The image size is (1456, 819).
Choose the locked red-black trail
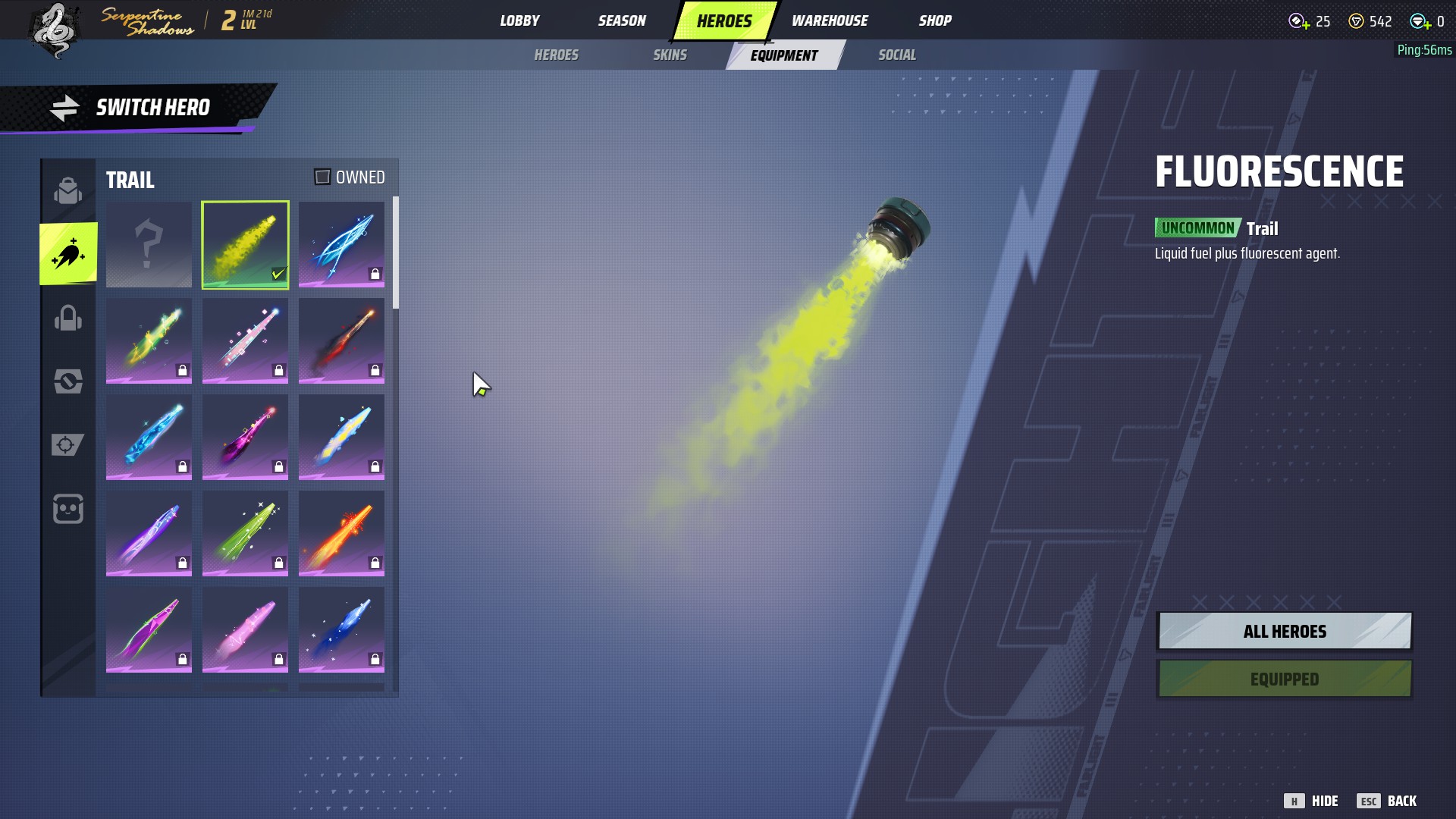click(x=341, y=340)
